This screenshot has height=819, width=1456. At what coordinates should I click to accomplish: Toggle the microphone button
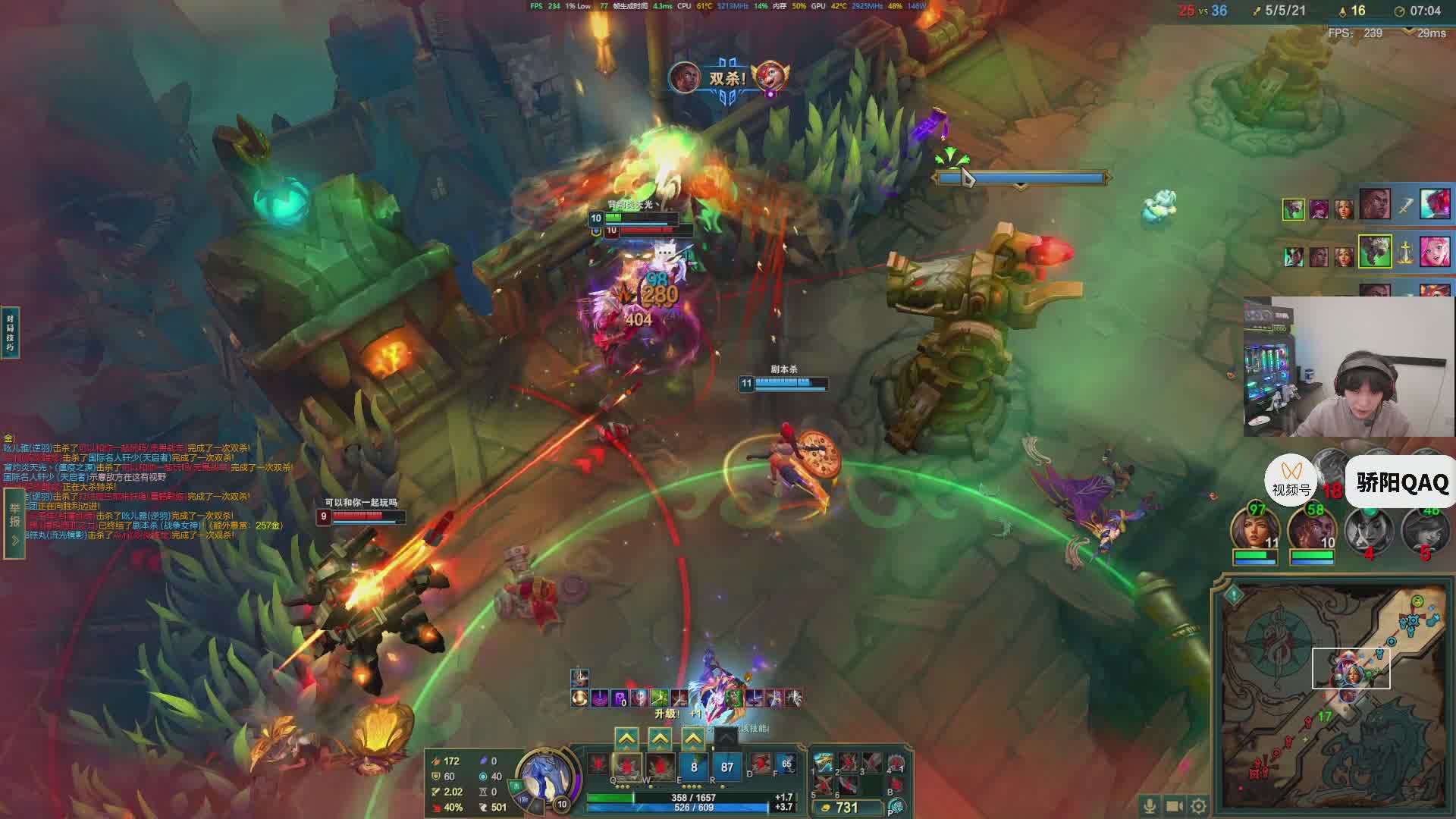click(x=1150, y=805)
